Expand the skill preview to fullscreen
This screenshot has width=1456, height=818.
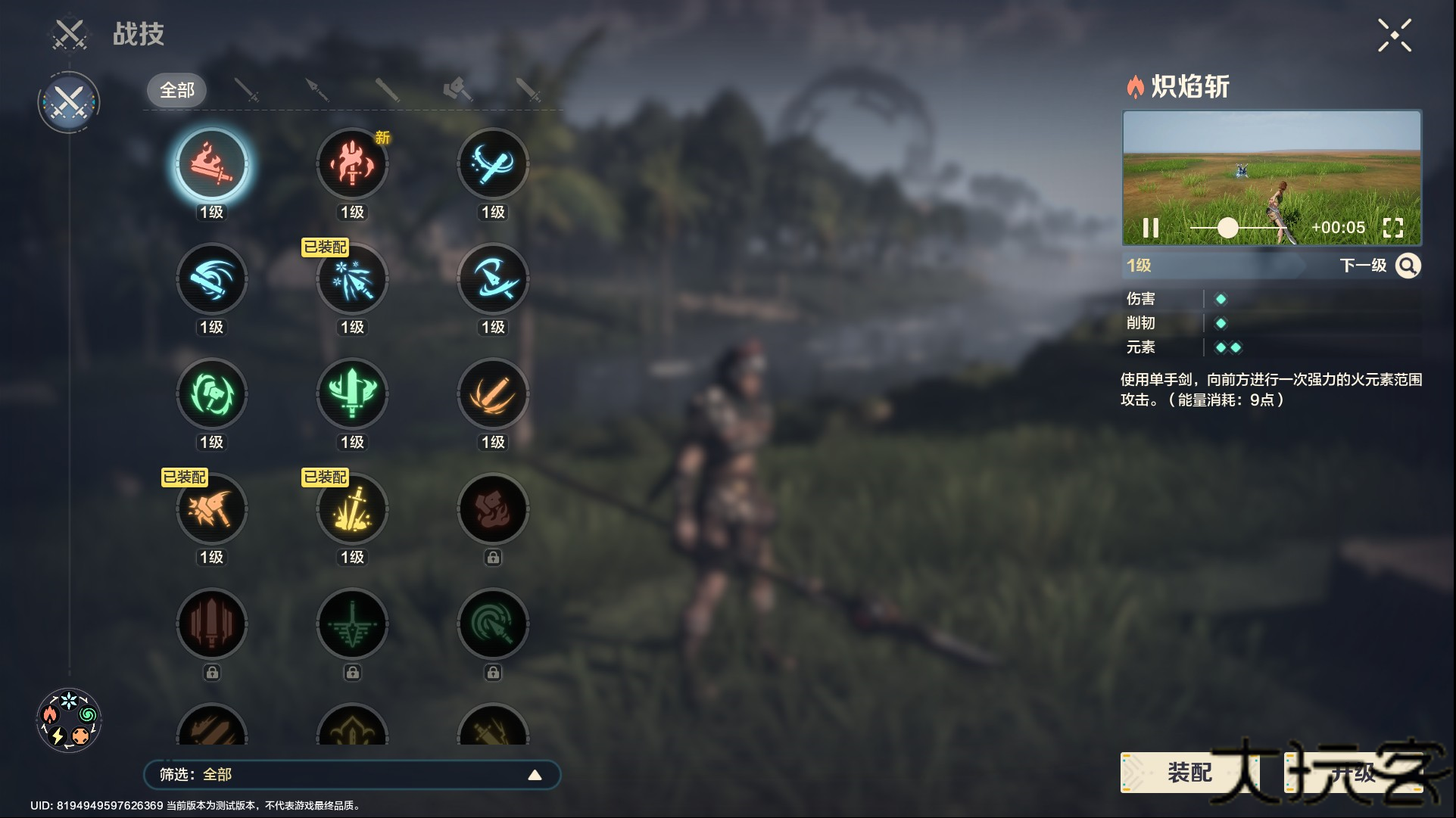pyautogui.click(x=1392, y=228)
